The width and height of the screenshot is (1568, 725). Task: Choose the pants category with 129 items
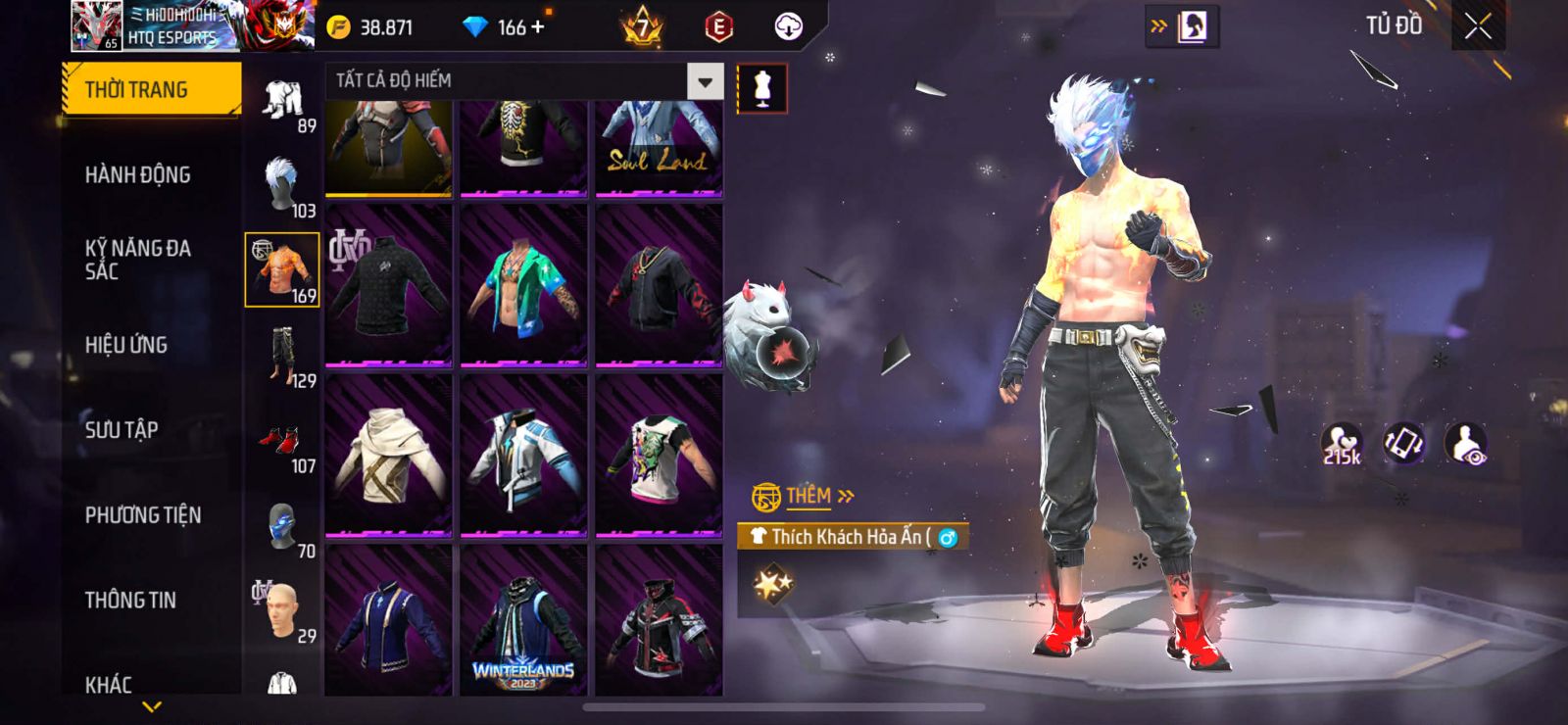(x=282, y=357)
